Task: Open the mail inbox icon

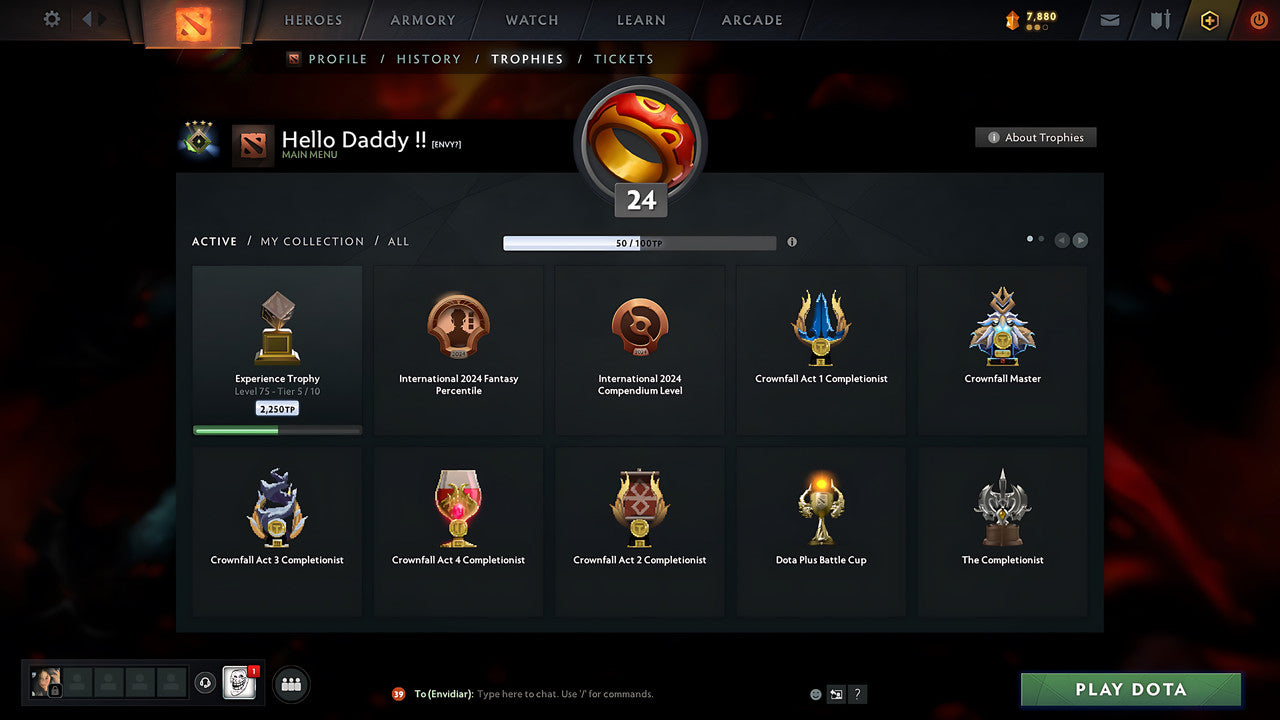Action: click(x=1109, y=20)
